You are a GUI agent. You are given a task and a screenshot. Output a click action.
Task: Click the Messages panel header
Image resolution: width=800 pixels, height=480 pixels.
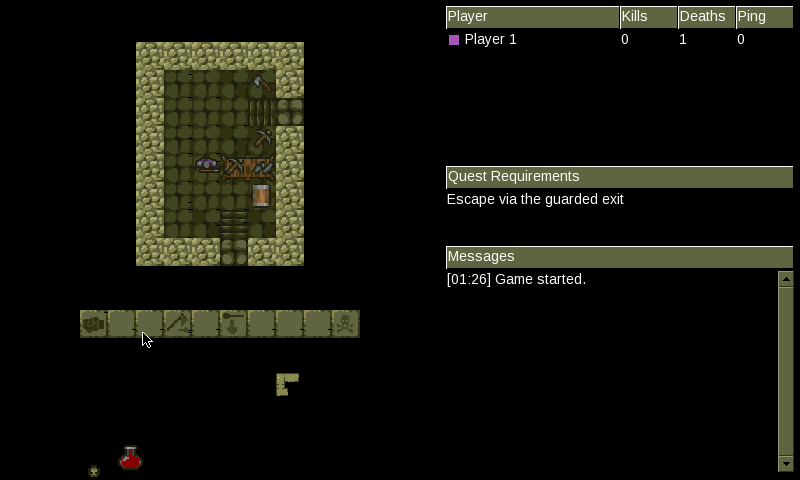(x=619, y=257)
